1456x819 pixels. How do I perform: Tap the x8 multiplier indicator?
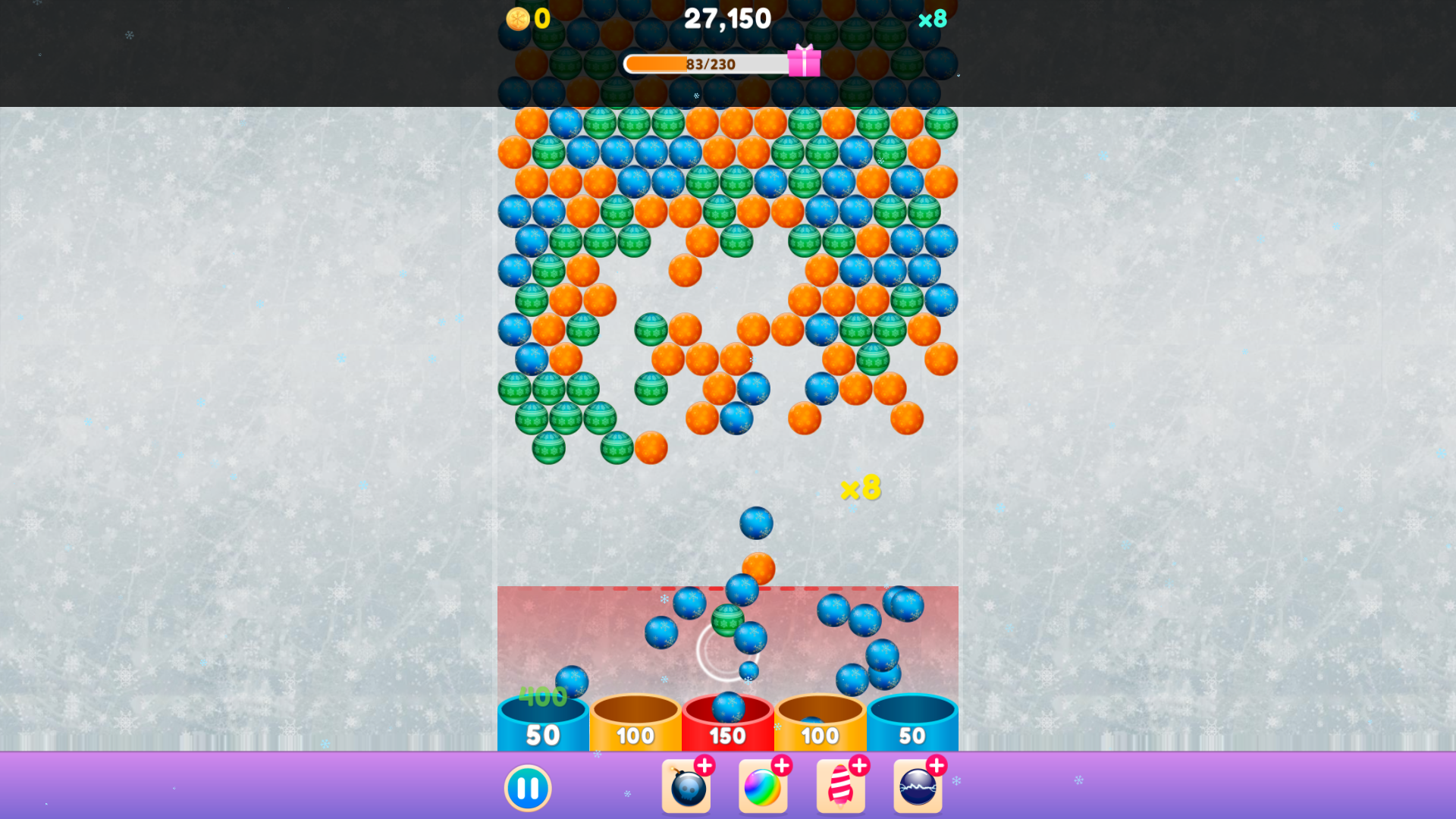(x=932, y=18)
